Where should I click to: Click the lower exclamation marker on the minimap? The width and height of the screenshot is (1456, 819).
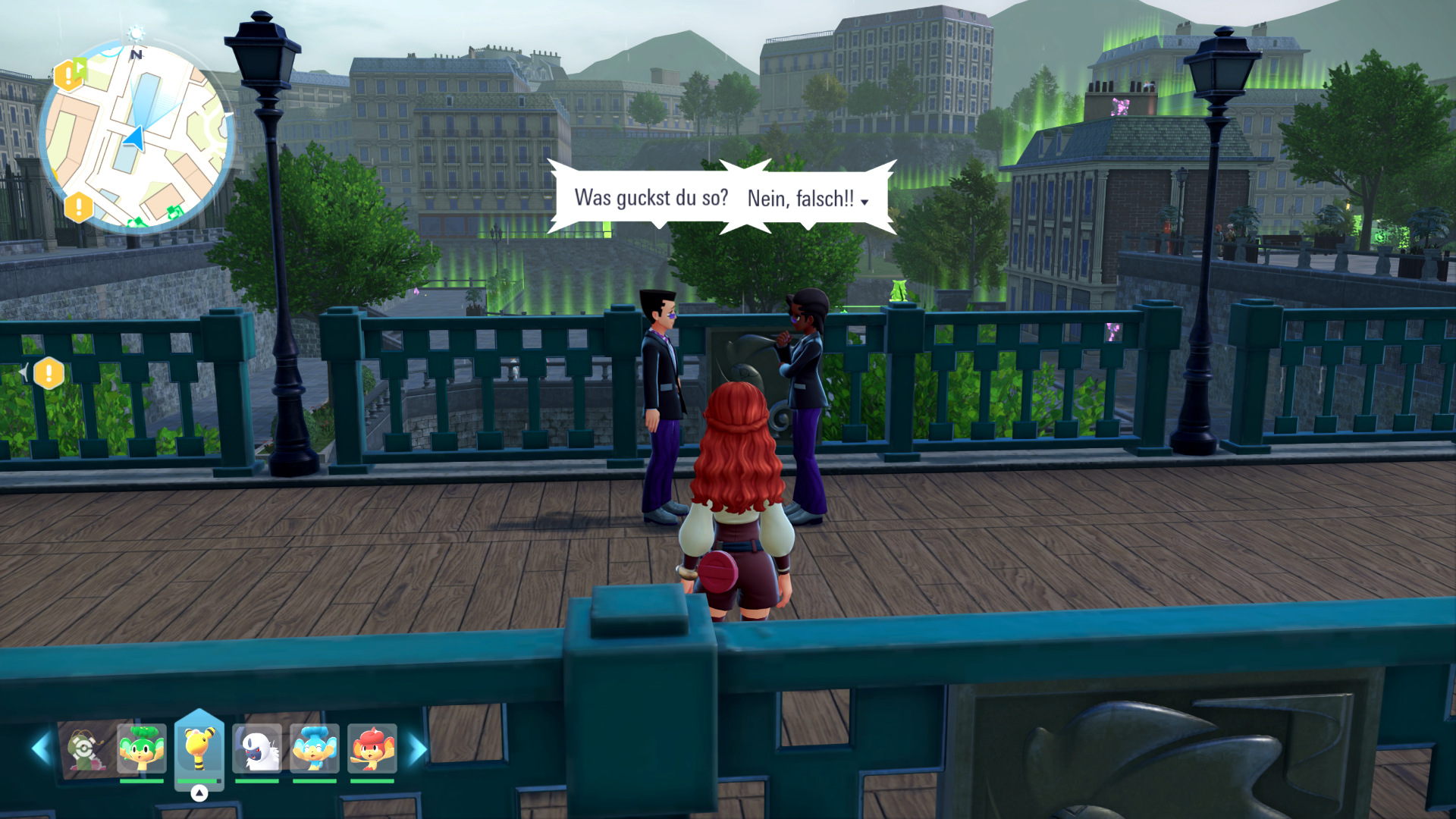(x=78, y=206)
